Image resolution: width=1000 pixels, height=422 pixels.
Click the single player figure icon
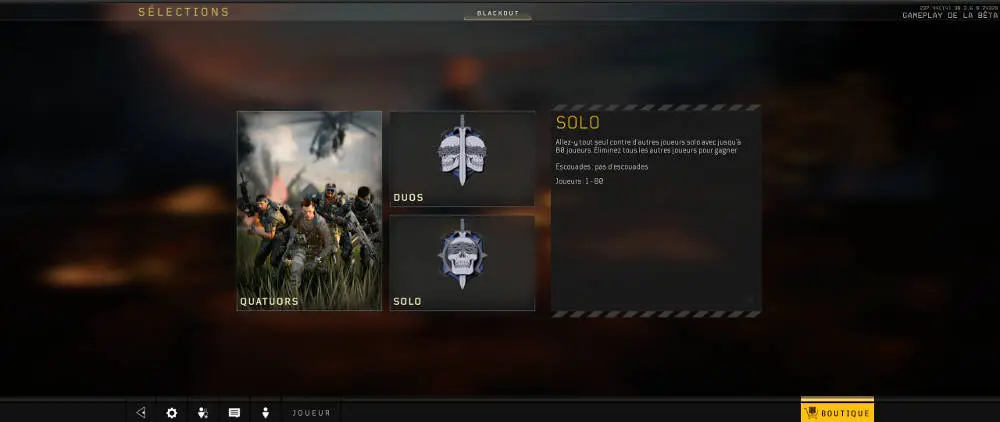(x=266, y=412)
